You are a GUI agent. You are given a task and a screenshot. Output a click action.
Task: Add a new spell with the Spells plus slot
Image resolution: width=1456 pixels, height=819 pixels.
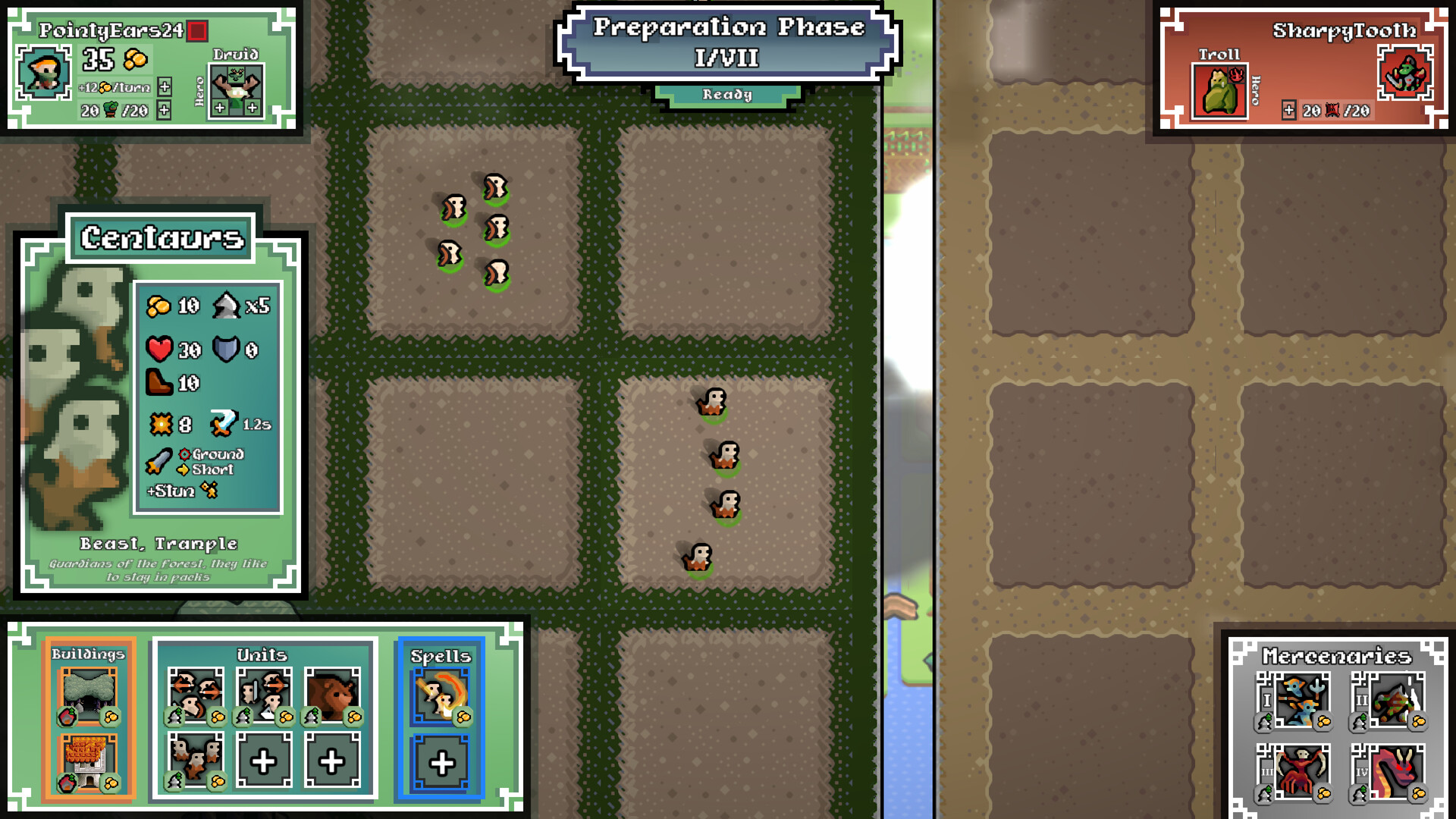tap(441, 764)
